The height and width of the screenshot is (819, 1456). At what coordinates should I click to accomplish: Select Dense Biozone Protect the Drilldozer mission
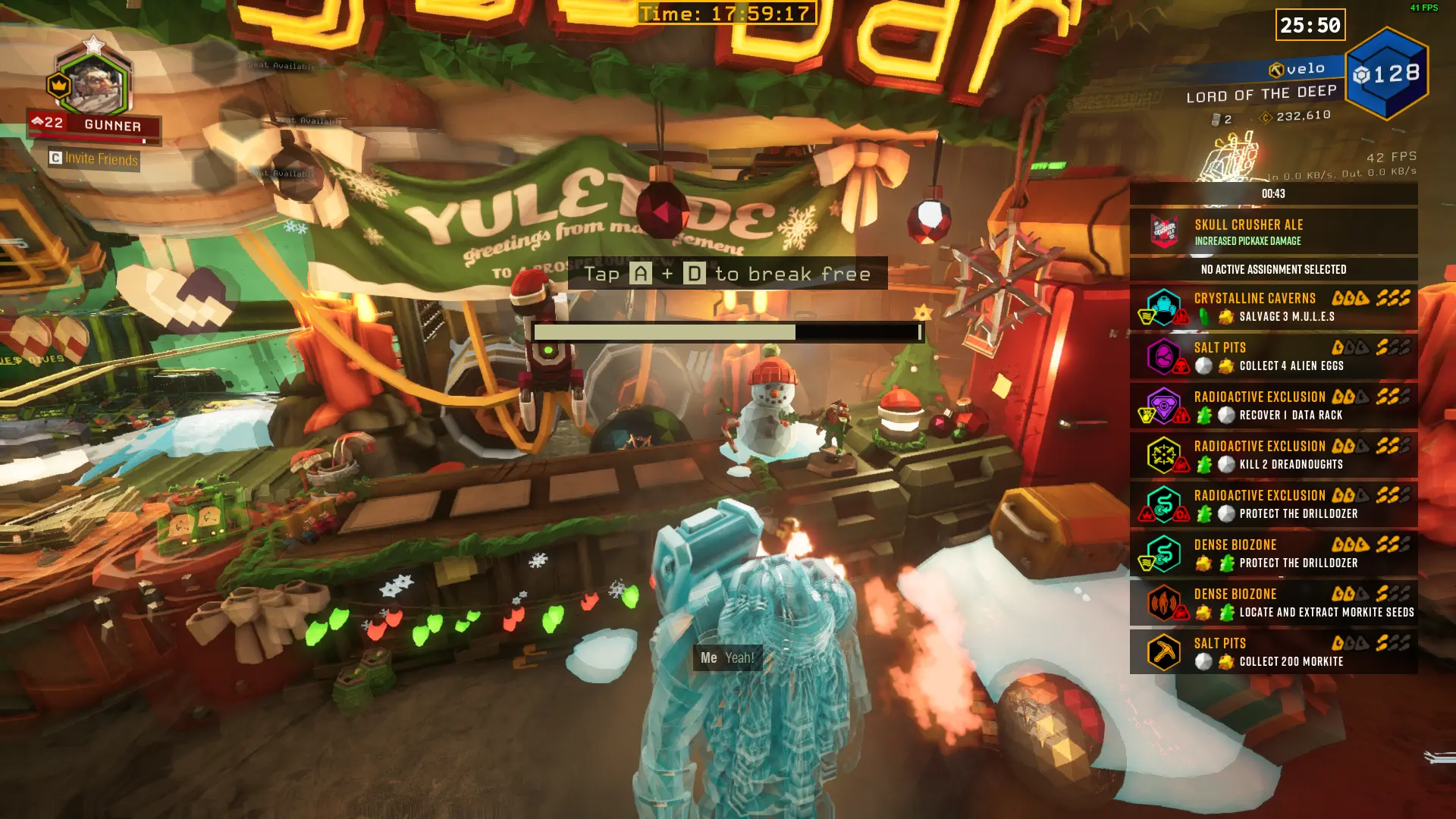pyautogui.click(x=1273, y=554)
